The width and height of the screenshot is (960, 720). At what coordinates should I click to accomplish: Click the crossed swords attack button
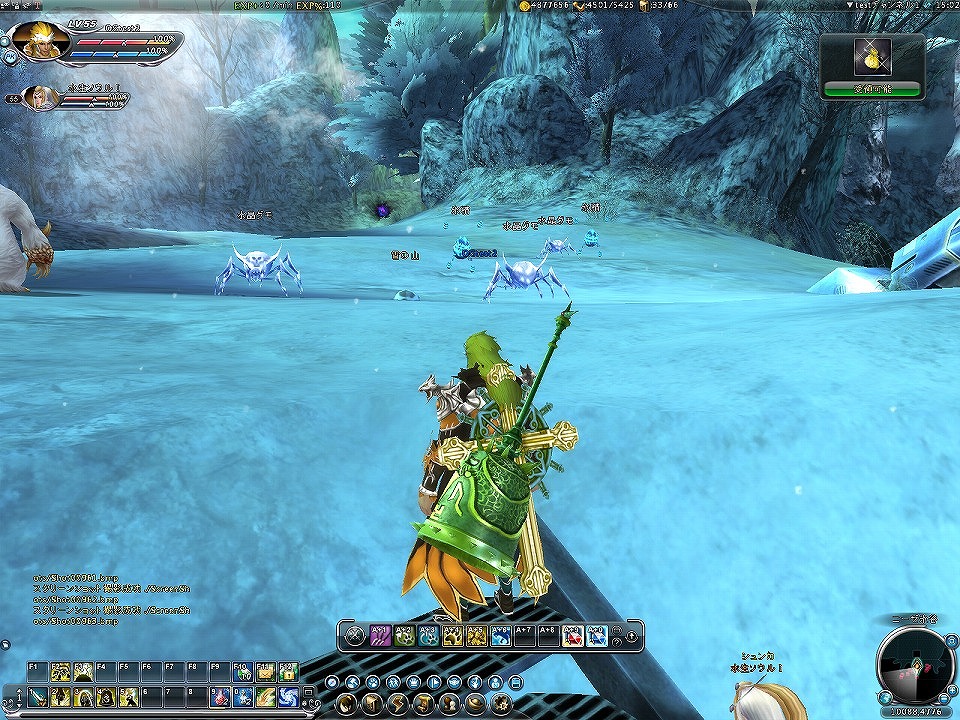click(355, 636)
